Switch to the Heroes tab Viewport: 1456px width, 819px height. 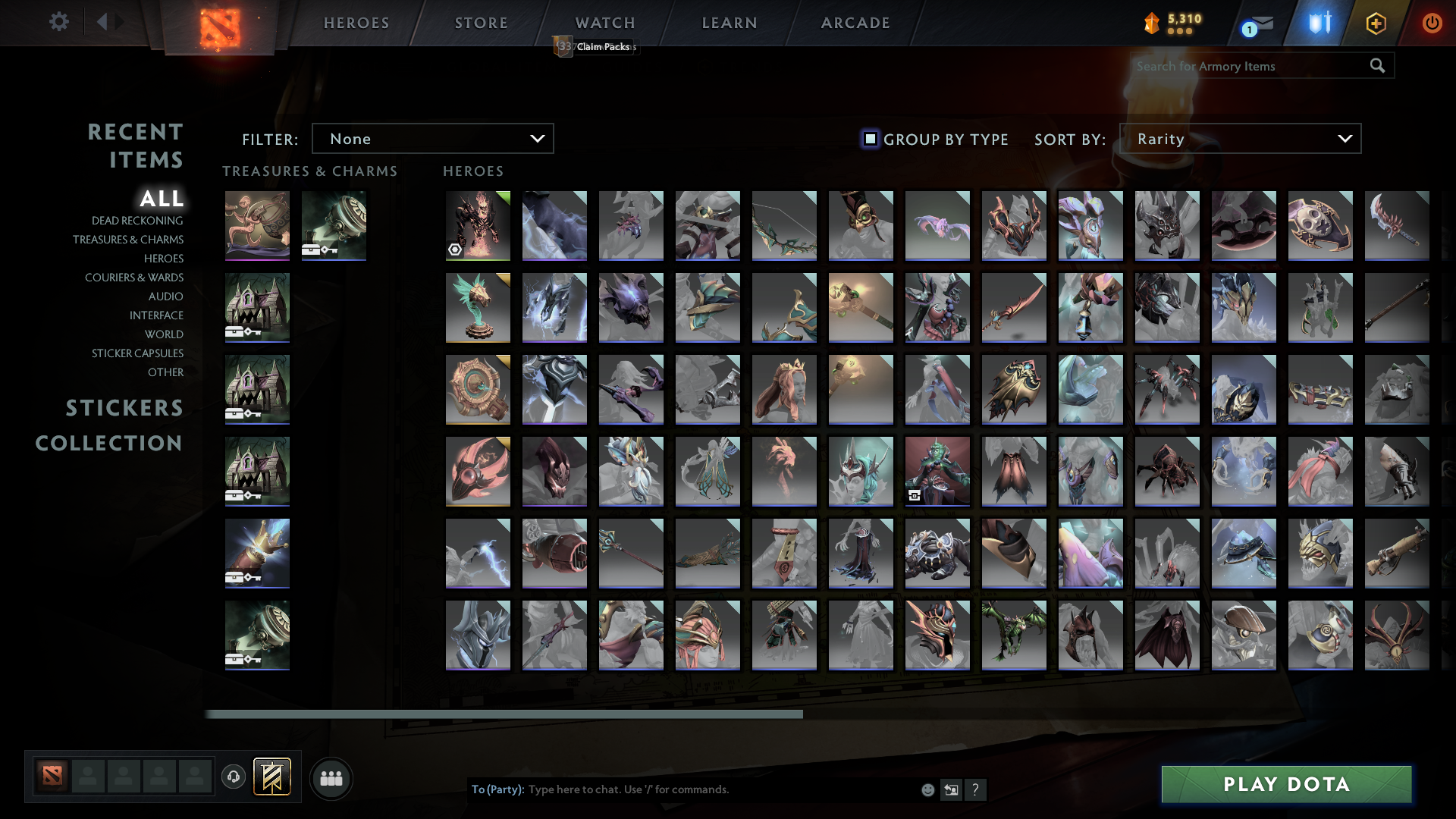click(x=355, y=23)
